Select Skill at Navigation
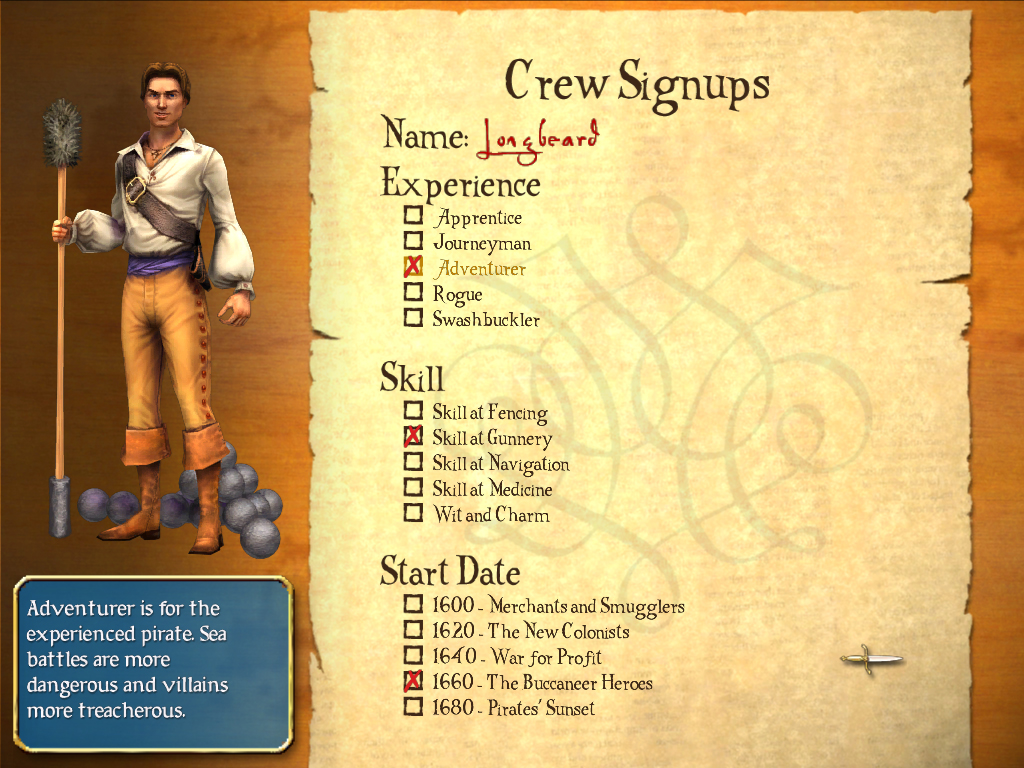1024x768 pixels. click(413, 463)
